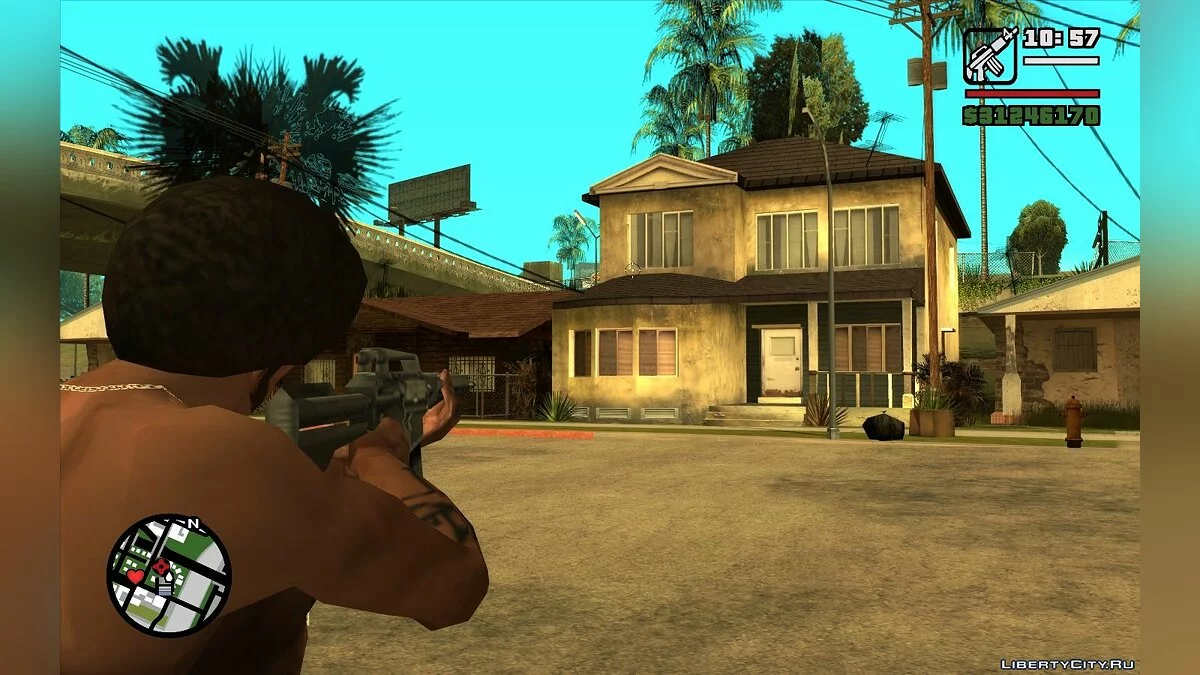The image size is (1200, 675).
Task: Click the LibertyCity.Ru watermark link
Action: tap(1067, 664)
